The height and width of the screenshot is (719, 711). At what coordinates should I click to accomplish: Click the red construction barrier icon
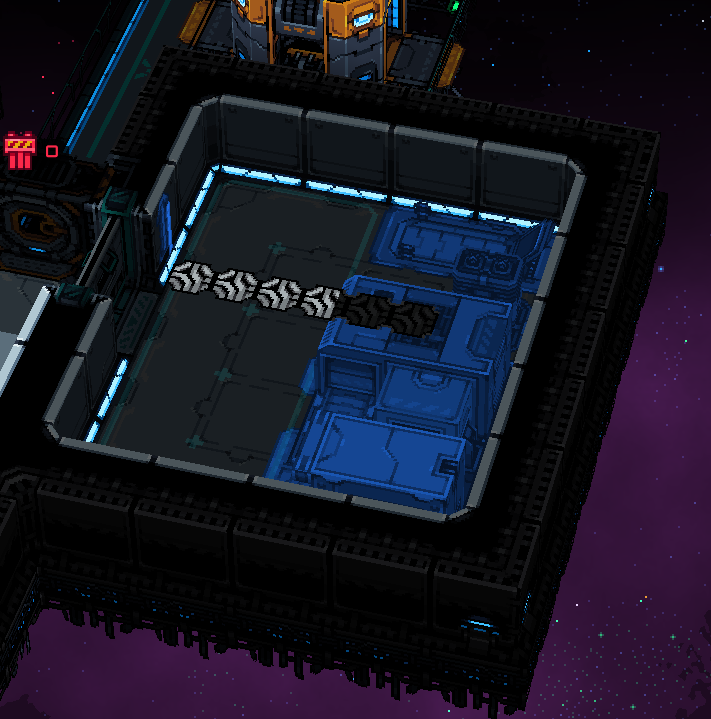(19, 151)
